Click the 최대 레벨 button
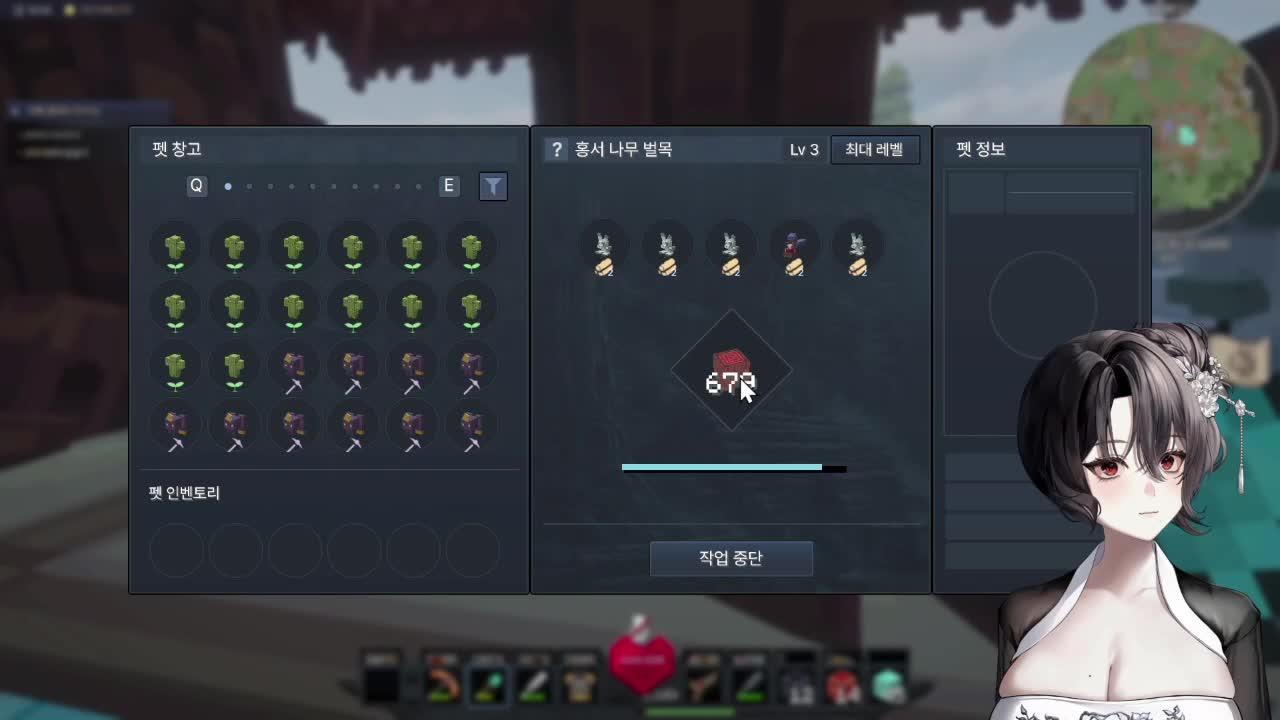This screenshot has width=1280, height=720. (x=874, y=149)
